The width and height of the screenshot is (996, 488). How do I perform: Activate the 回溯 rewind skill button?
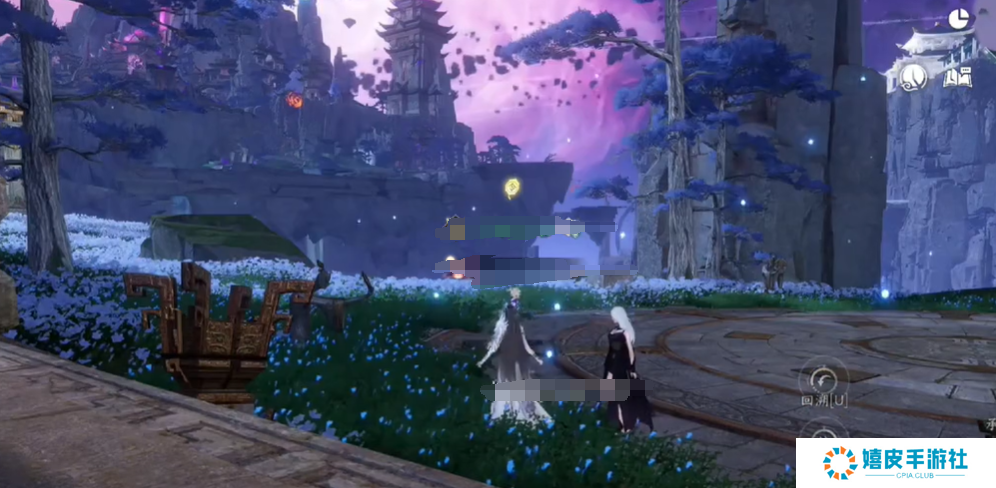pyautogui.click(x=823, y=381)
